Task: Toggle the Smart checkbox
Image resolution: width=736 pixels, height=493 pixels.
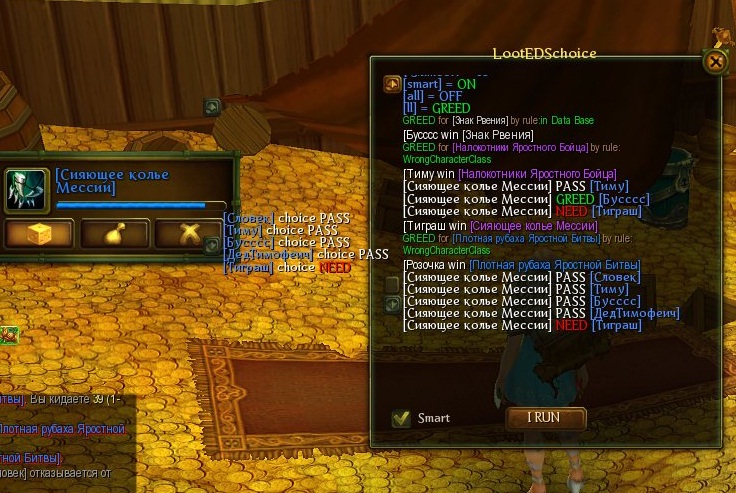Action: 402,418
